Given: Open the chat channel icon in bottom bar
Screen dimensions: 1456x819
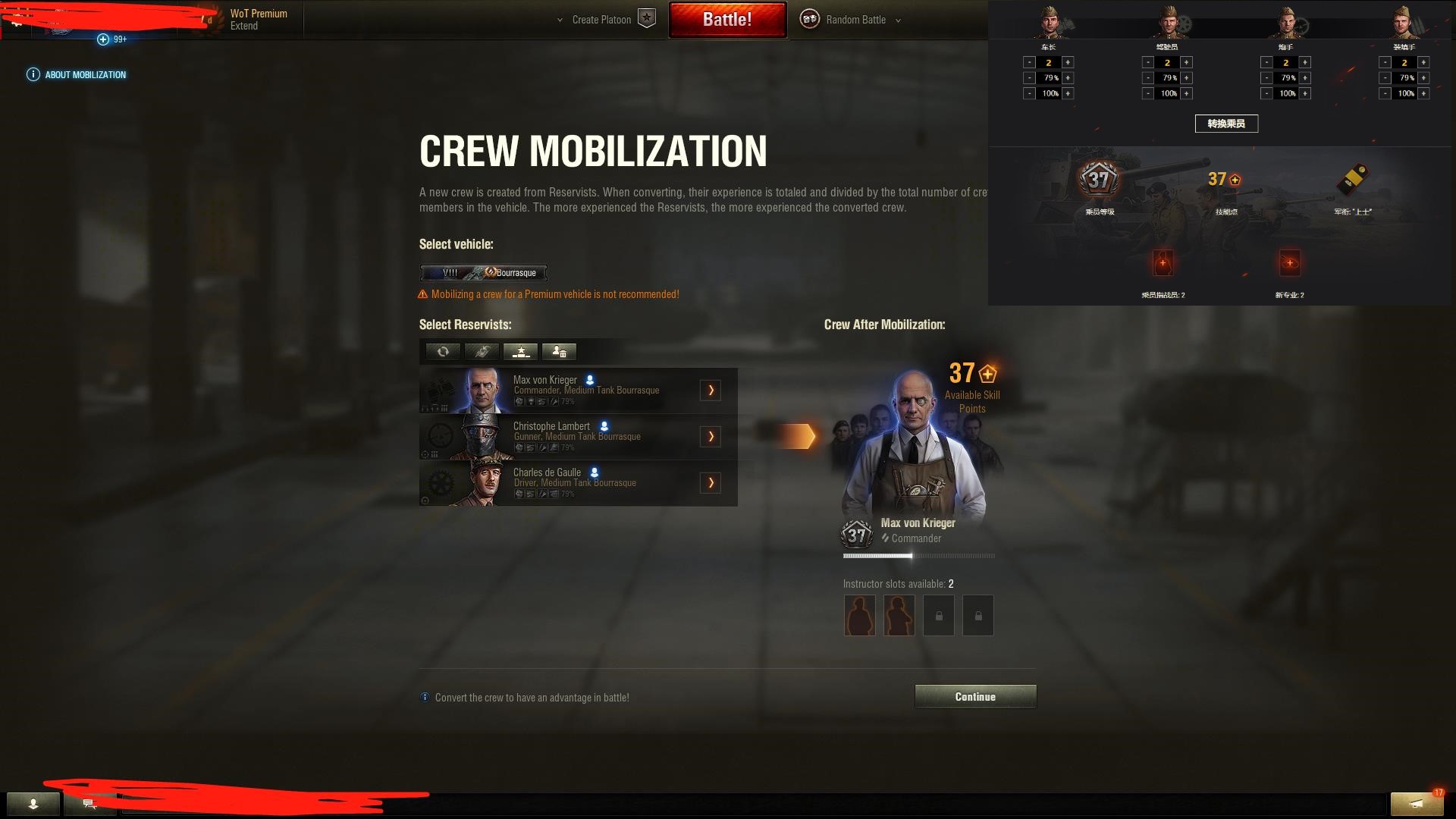Looking at the screenshot, I should 89,804.
